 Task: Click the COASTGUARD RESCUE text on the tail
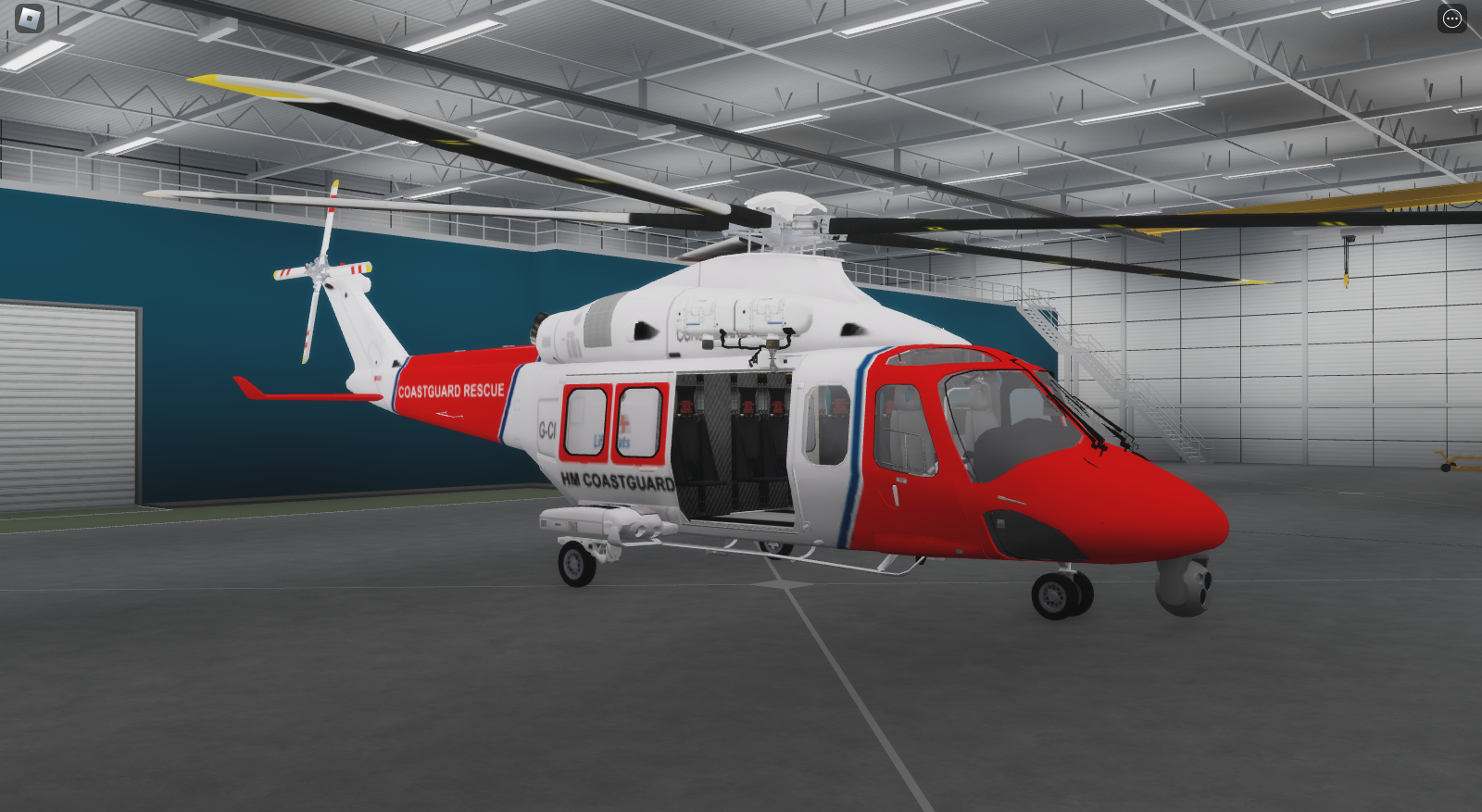(452, 389)
